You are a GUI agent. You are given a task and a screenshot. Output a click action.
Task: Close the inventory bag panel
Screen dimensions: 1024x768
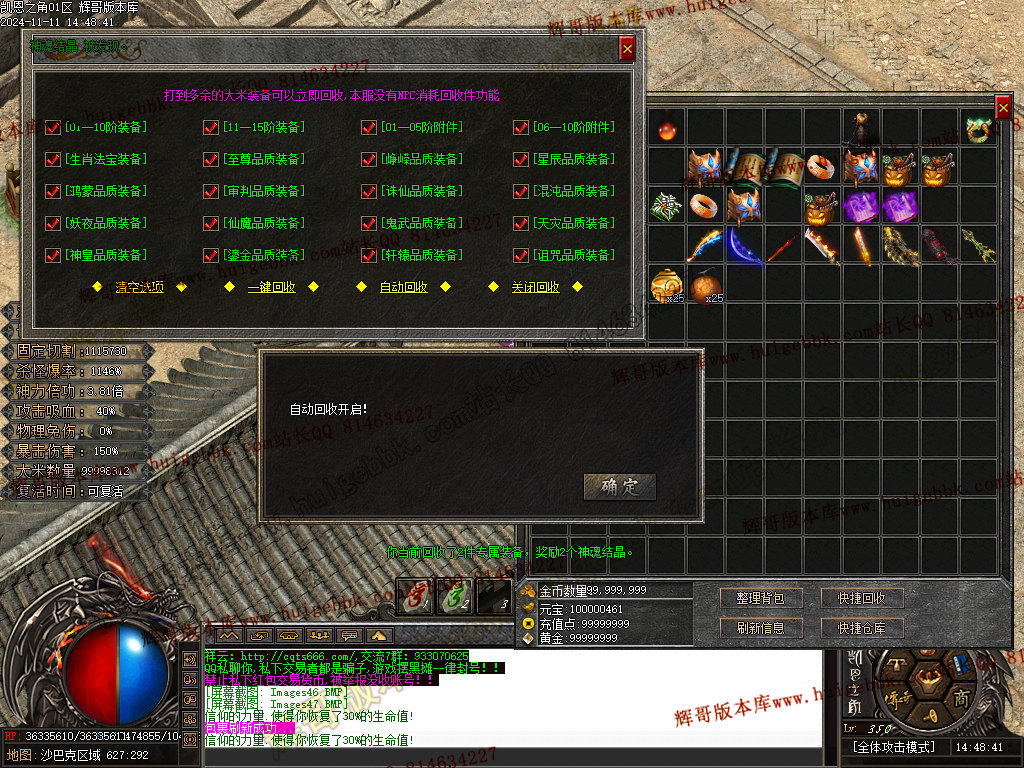point(1003,107)
